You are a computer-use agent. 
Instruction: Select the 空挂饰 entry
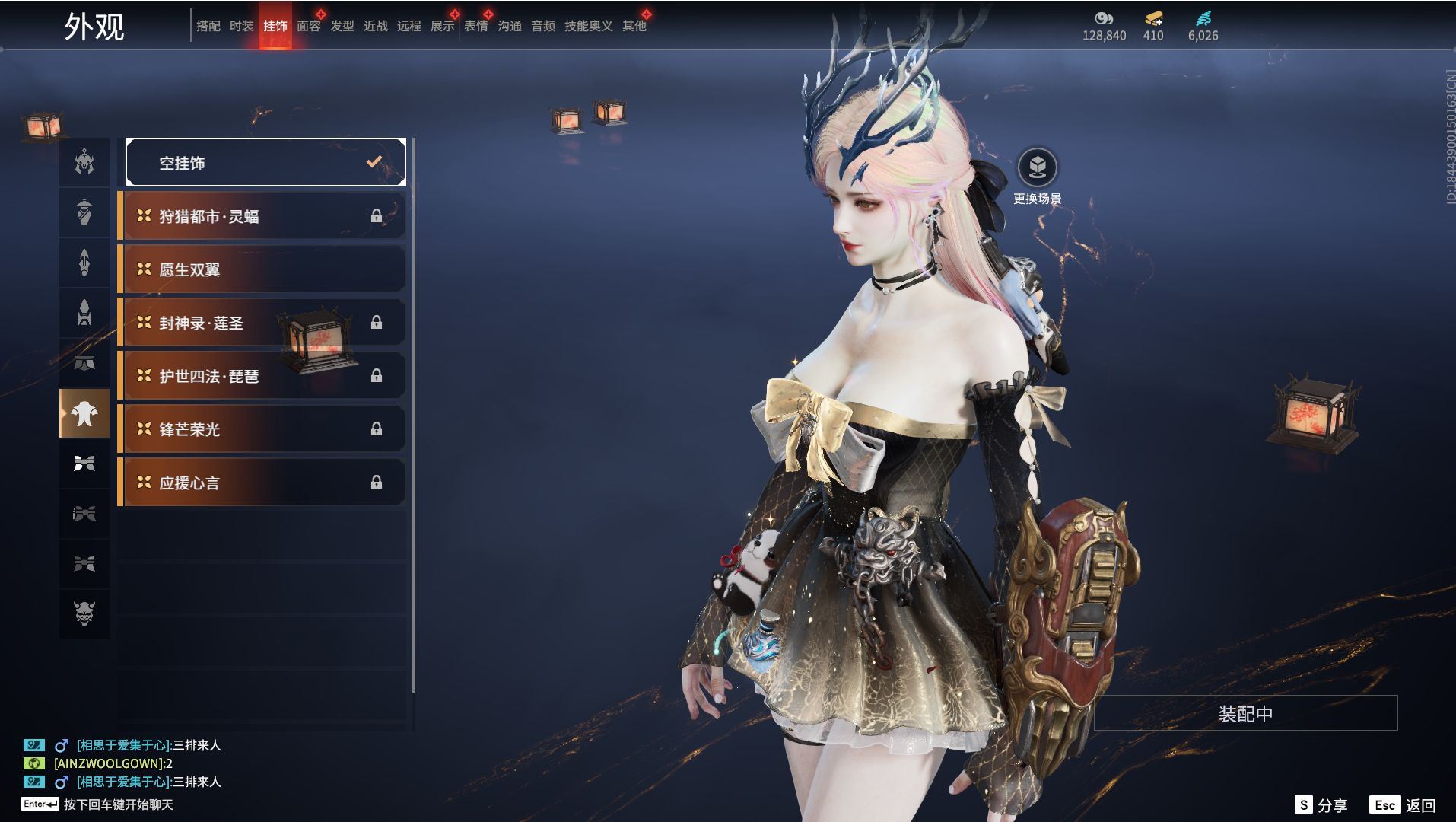coord(265,163)
